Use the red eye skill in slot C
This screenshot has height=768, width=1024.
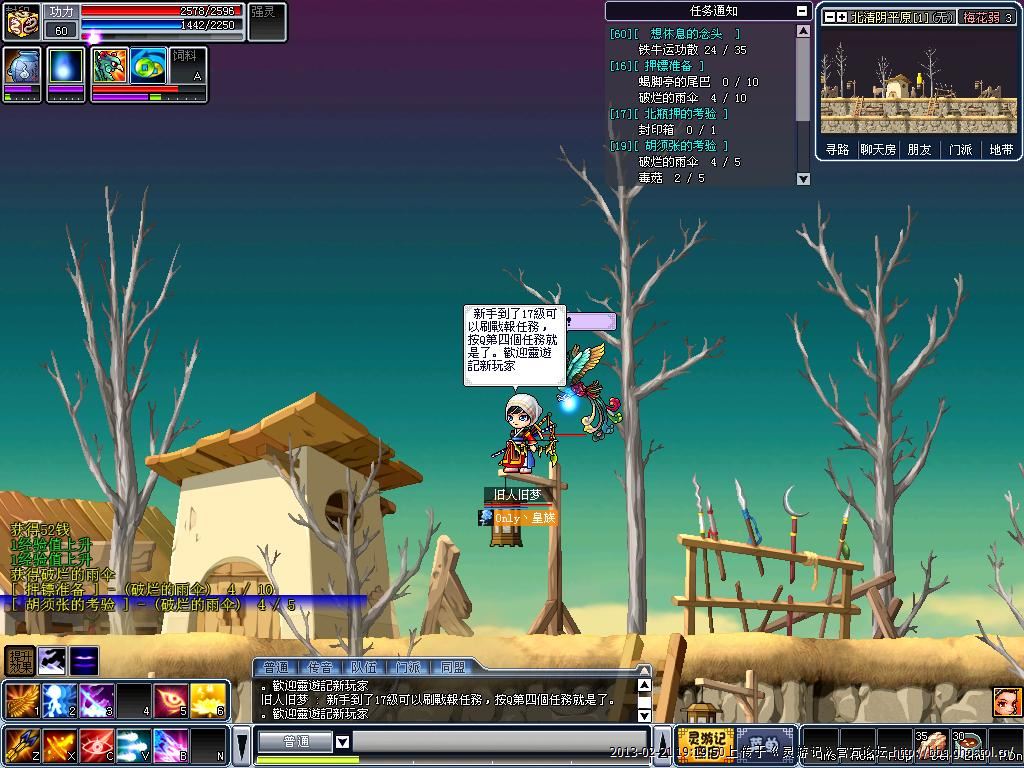coord(97,745)
